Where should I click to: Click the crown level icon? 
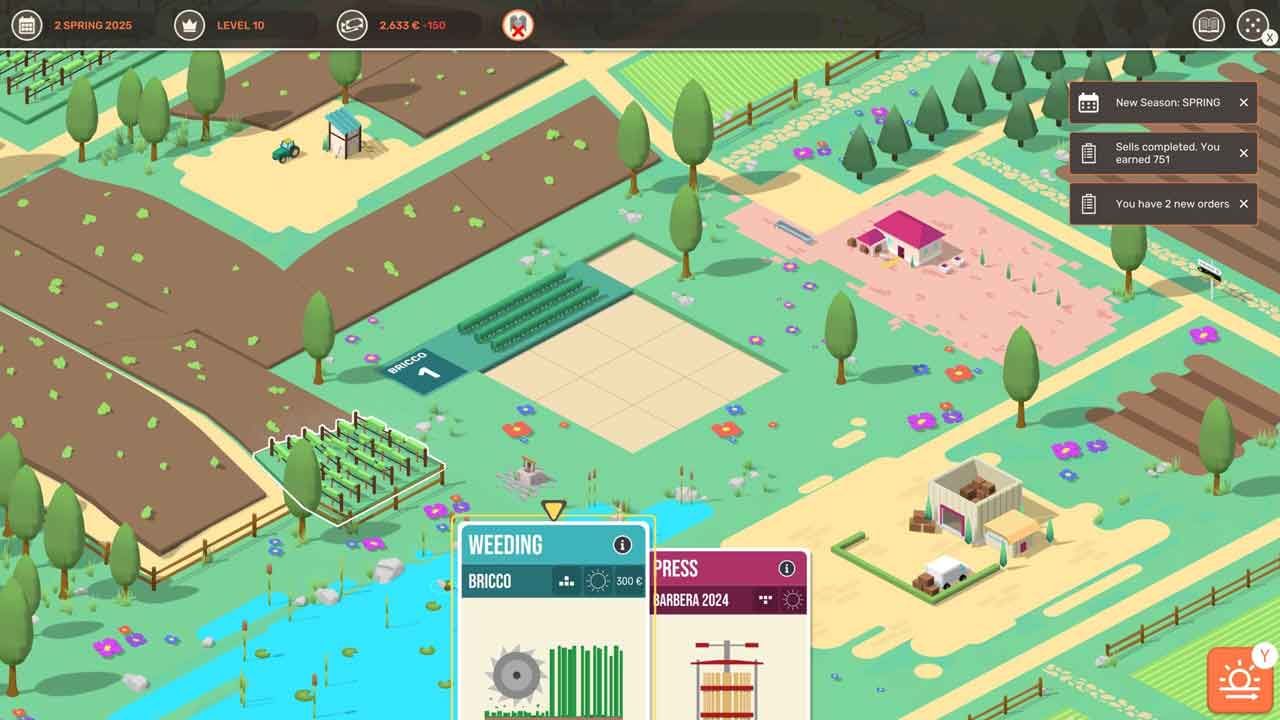[189, 25]
